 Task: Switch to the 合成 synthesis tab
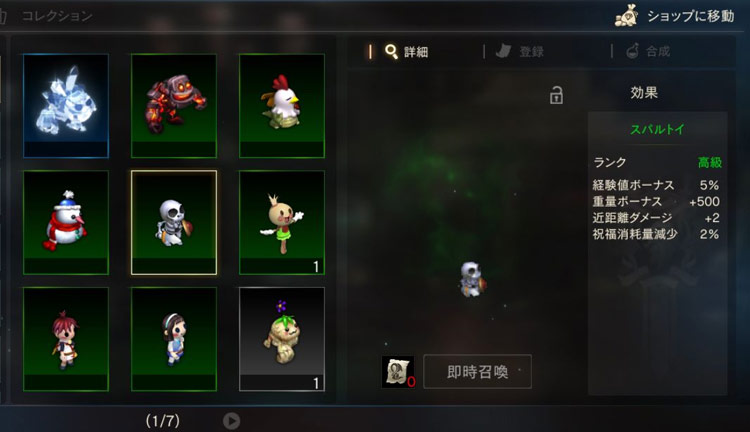click(x=648, y=51)
